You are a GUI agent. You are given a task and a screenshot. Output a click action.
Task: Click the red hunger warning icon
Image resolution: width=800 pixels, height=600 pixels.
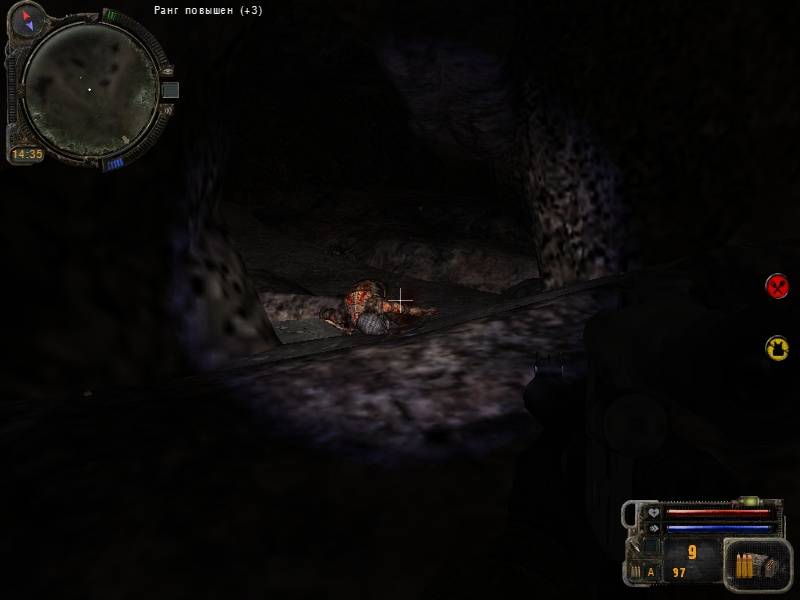777,287
